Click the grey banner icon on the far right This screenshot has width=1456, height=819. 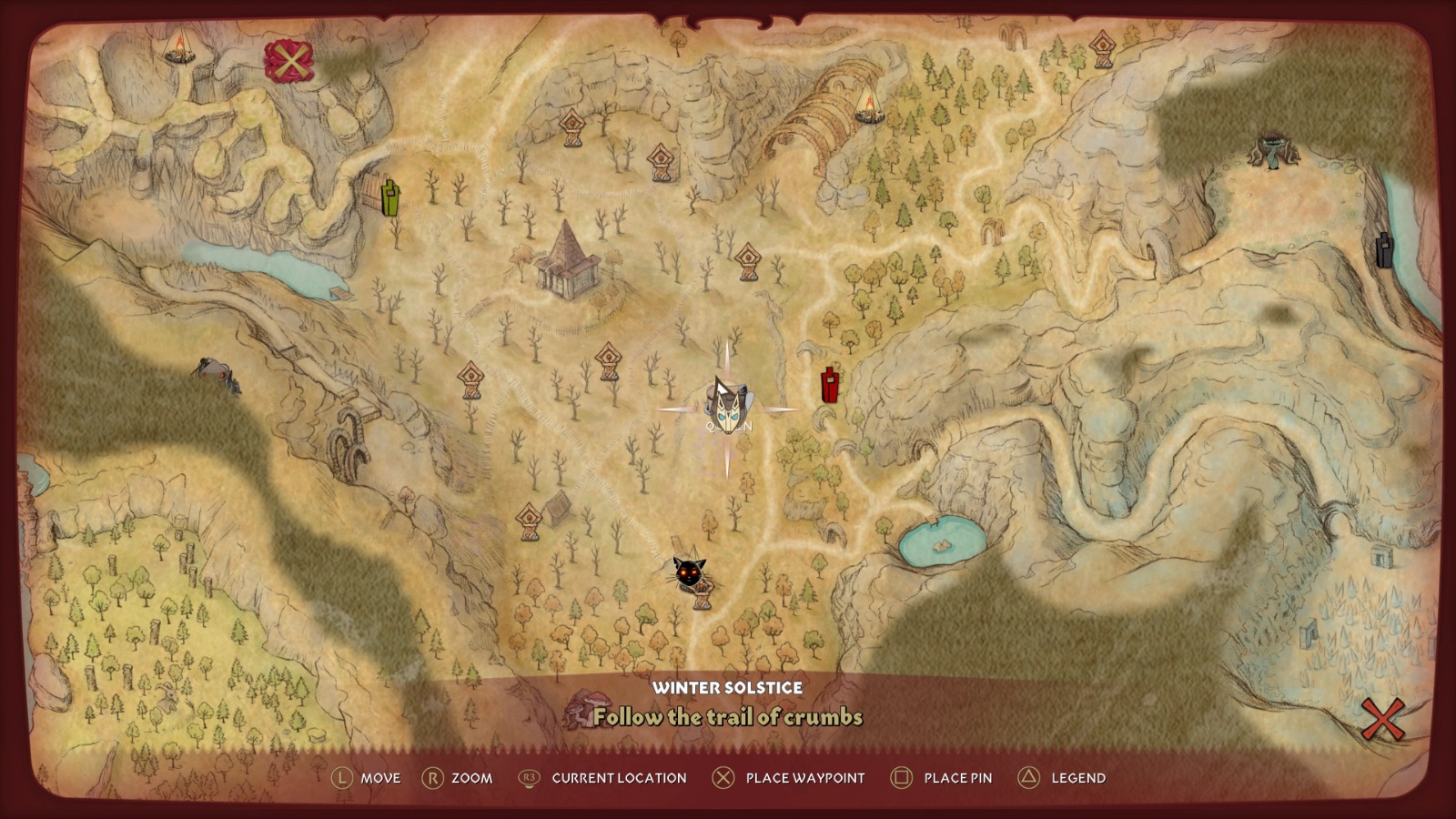pyautogui.click(x=1384, y=252)
